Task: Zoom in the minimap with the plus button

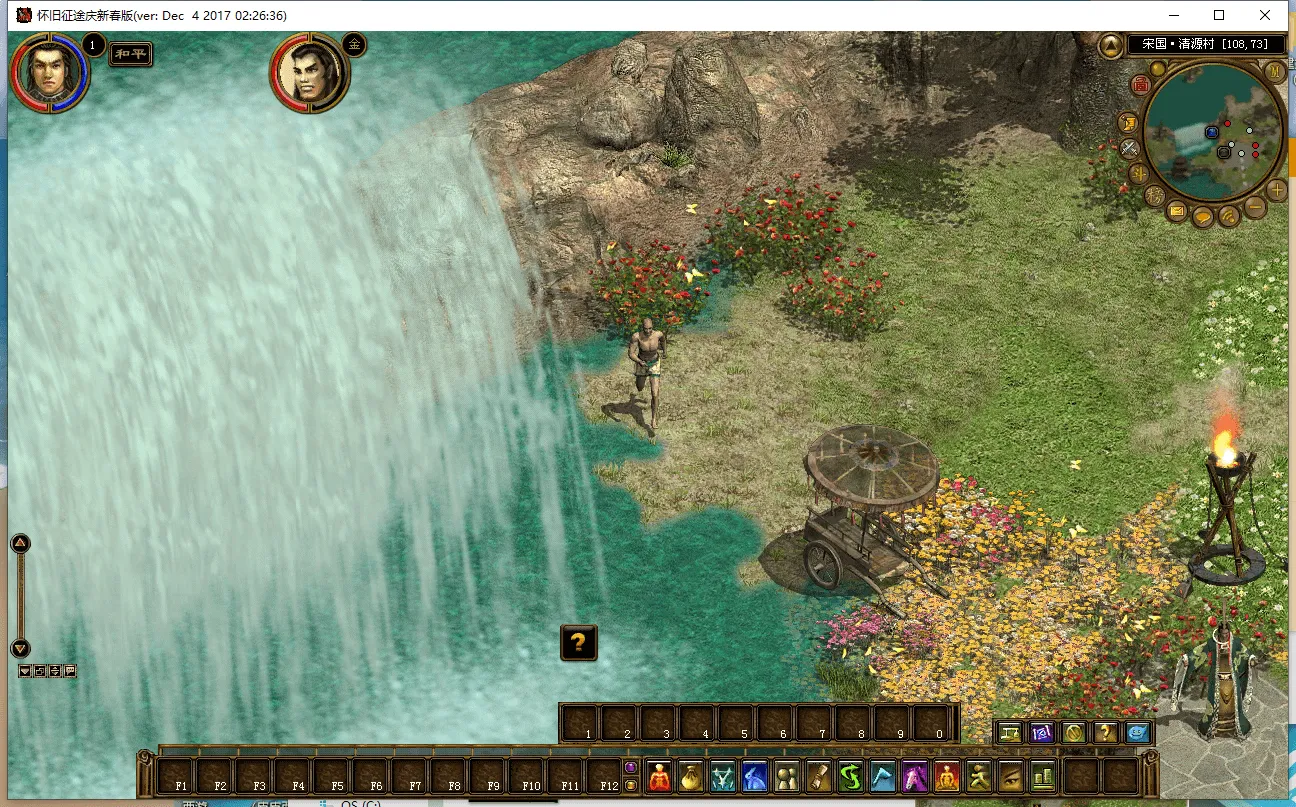Action: tap(1277, 190)
